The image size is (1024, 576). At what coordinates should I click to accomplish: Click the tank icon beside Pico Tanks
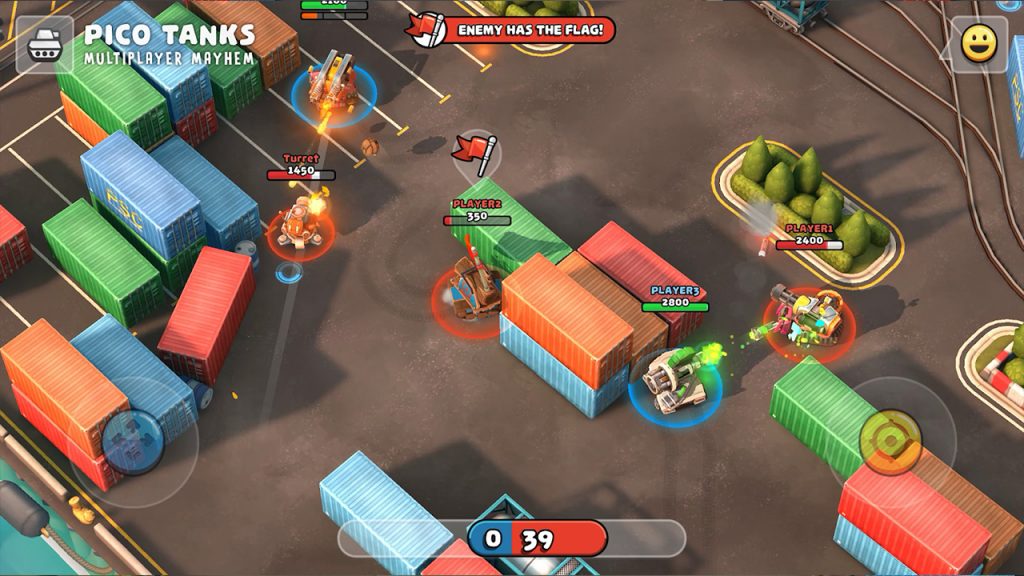[45, 45]
